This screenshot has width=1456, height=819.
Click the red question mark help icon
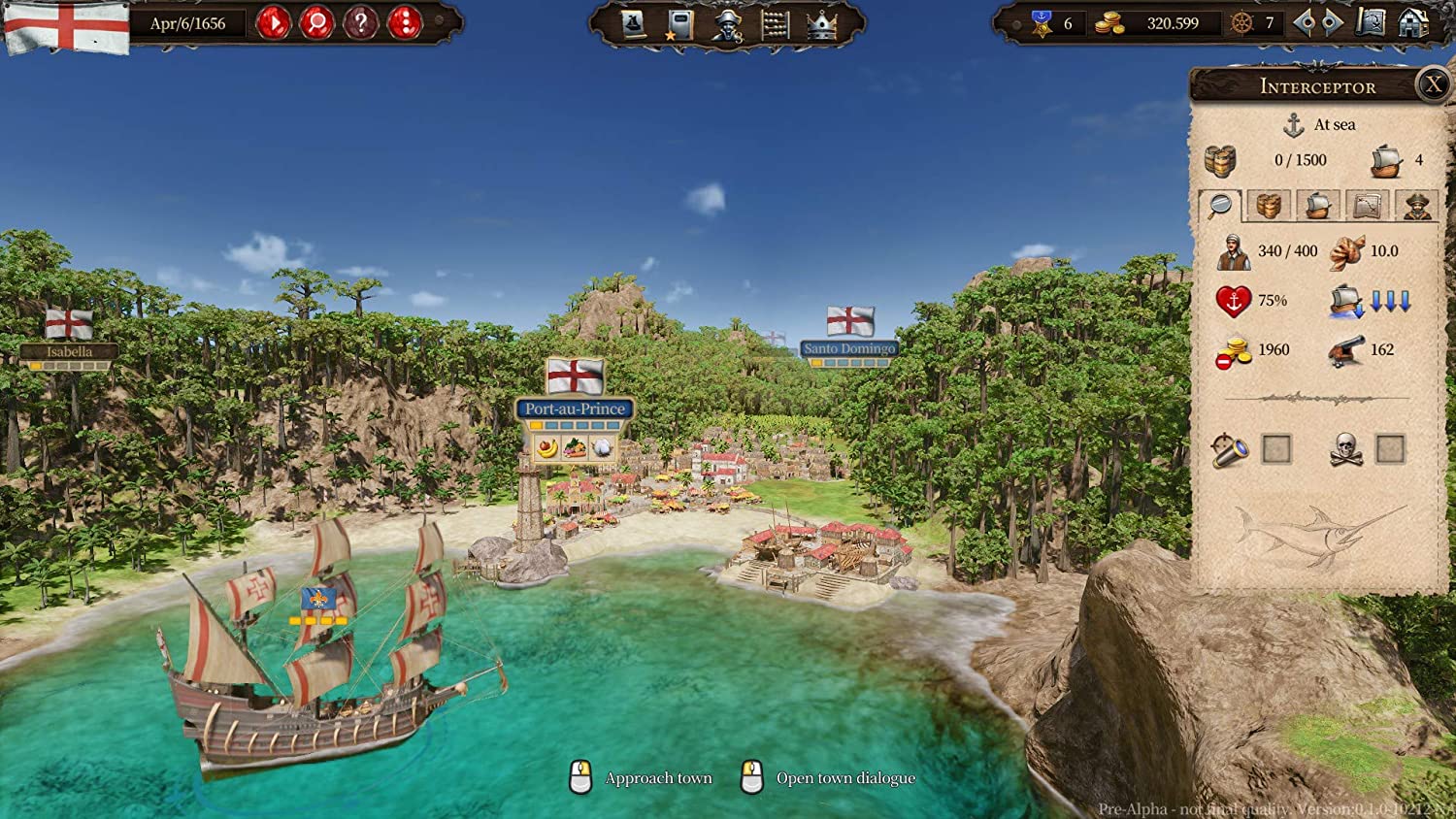[x=360, y=21]
